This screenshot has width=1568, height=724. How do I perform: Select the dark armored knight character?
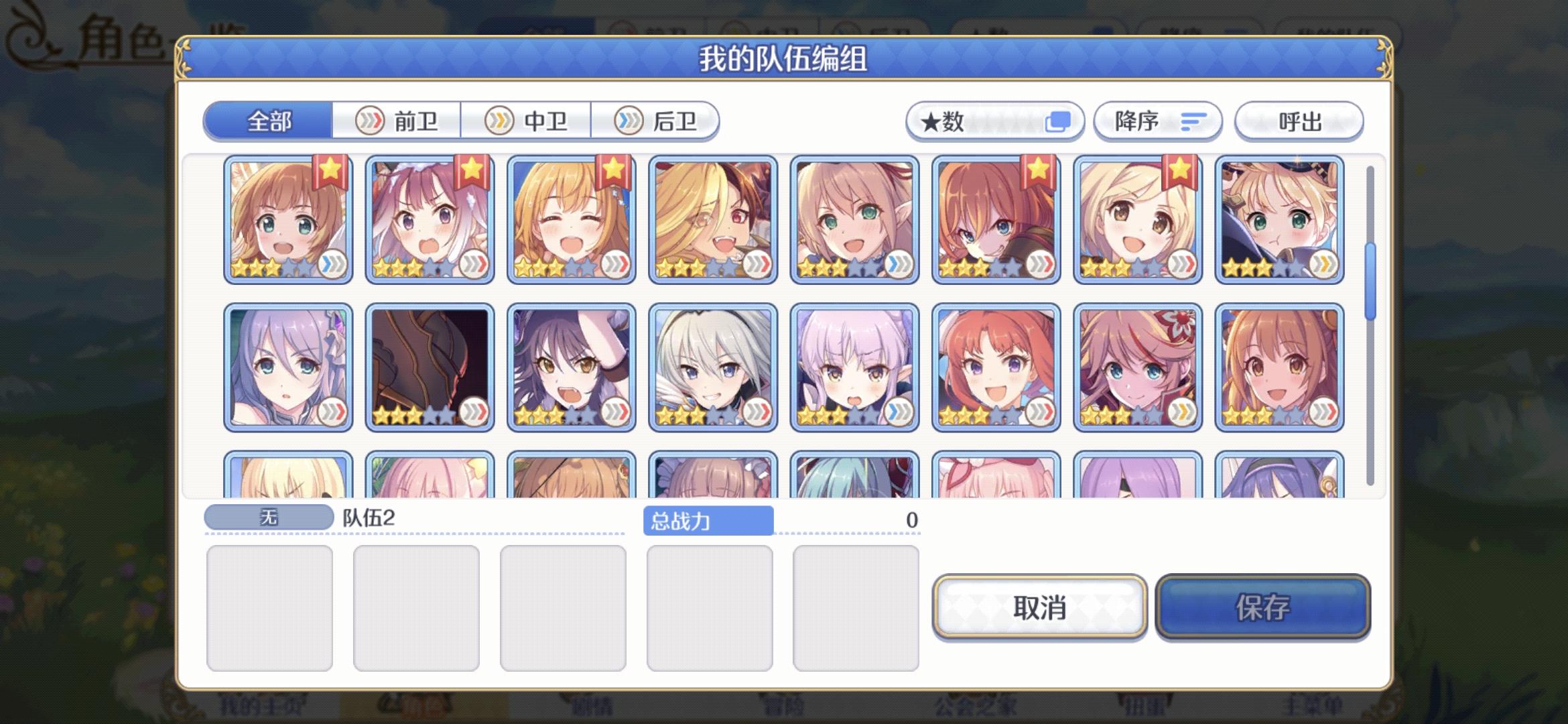pos(429,365)
